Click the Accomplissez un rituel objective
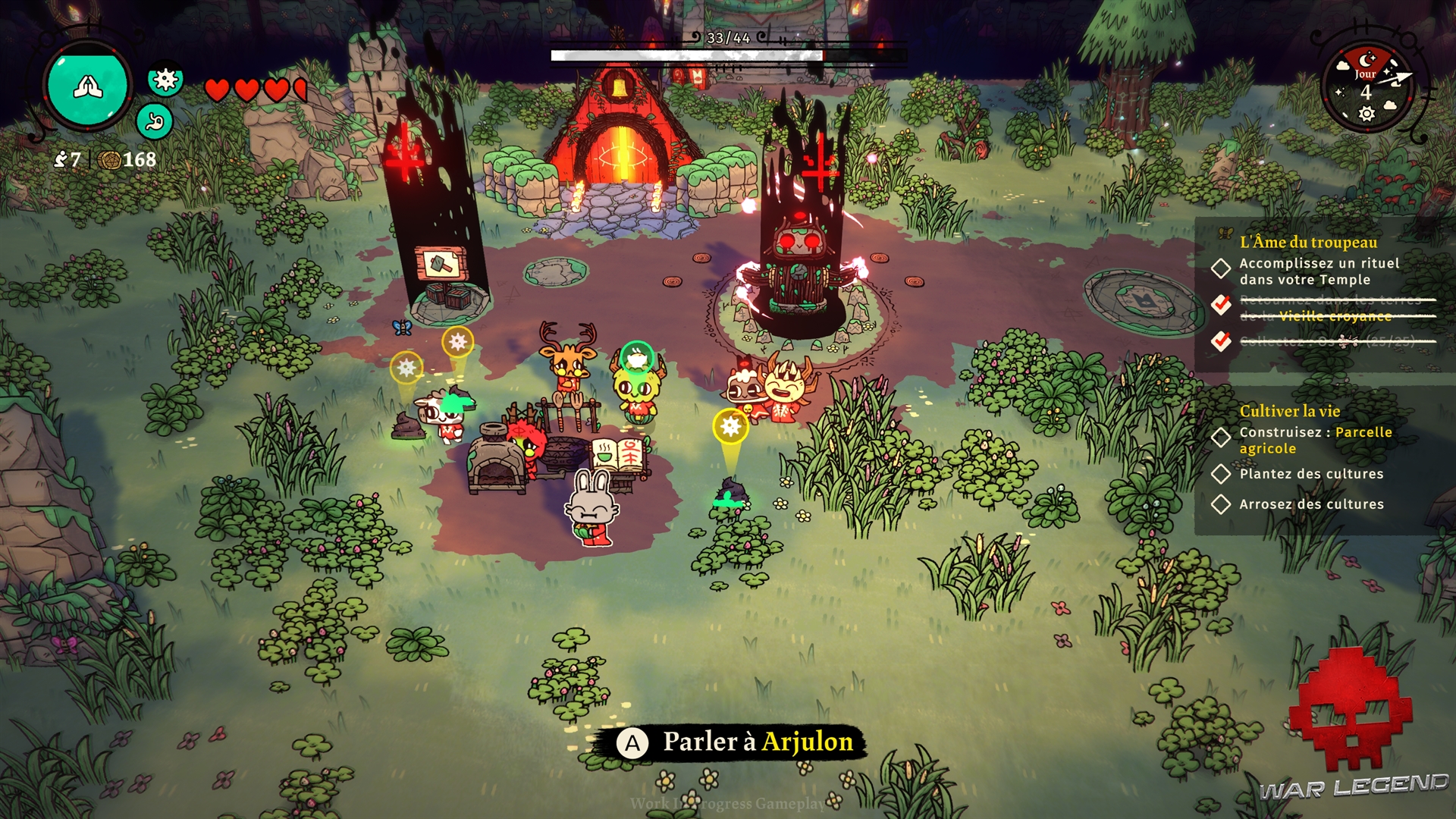This screenshot has height=819, width=1456. [1319, 271]
